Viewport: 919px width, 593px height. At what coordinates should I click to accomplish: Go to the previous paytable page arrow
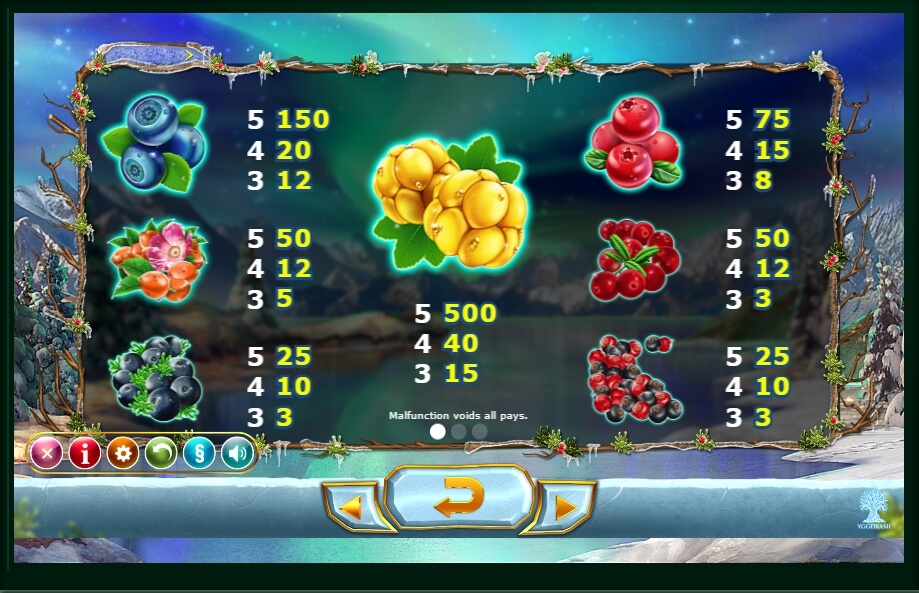352,507
